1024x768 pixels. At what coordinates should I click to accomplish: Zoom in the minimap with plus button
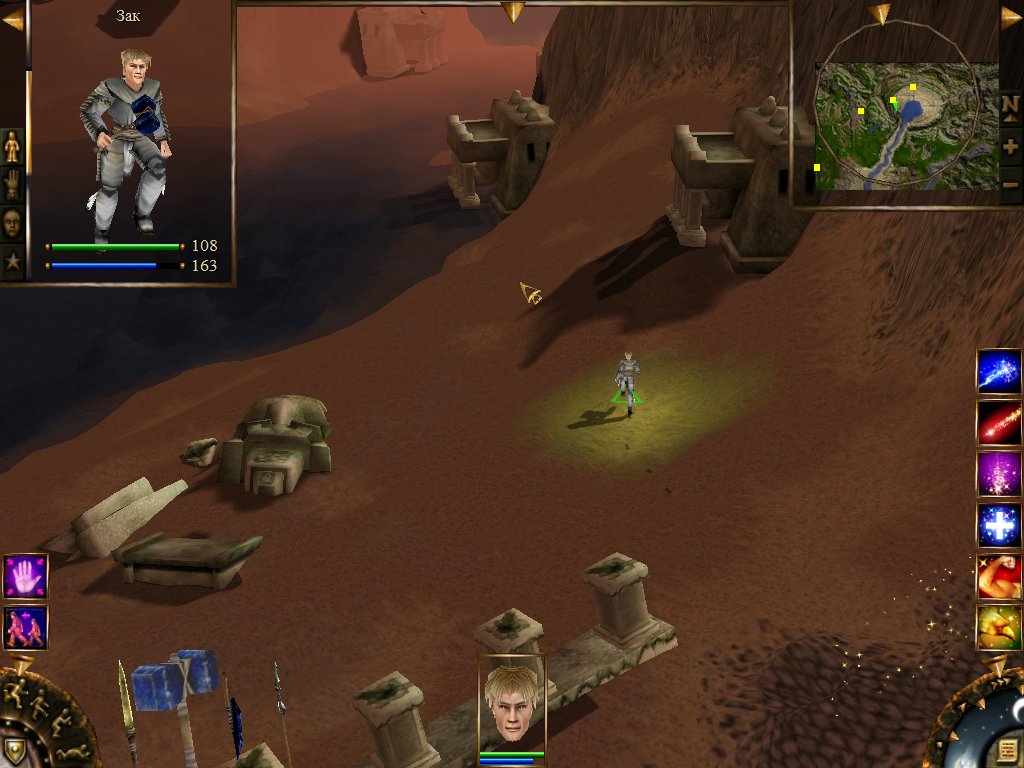coord(1010,146)
